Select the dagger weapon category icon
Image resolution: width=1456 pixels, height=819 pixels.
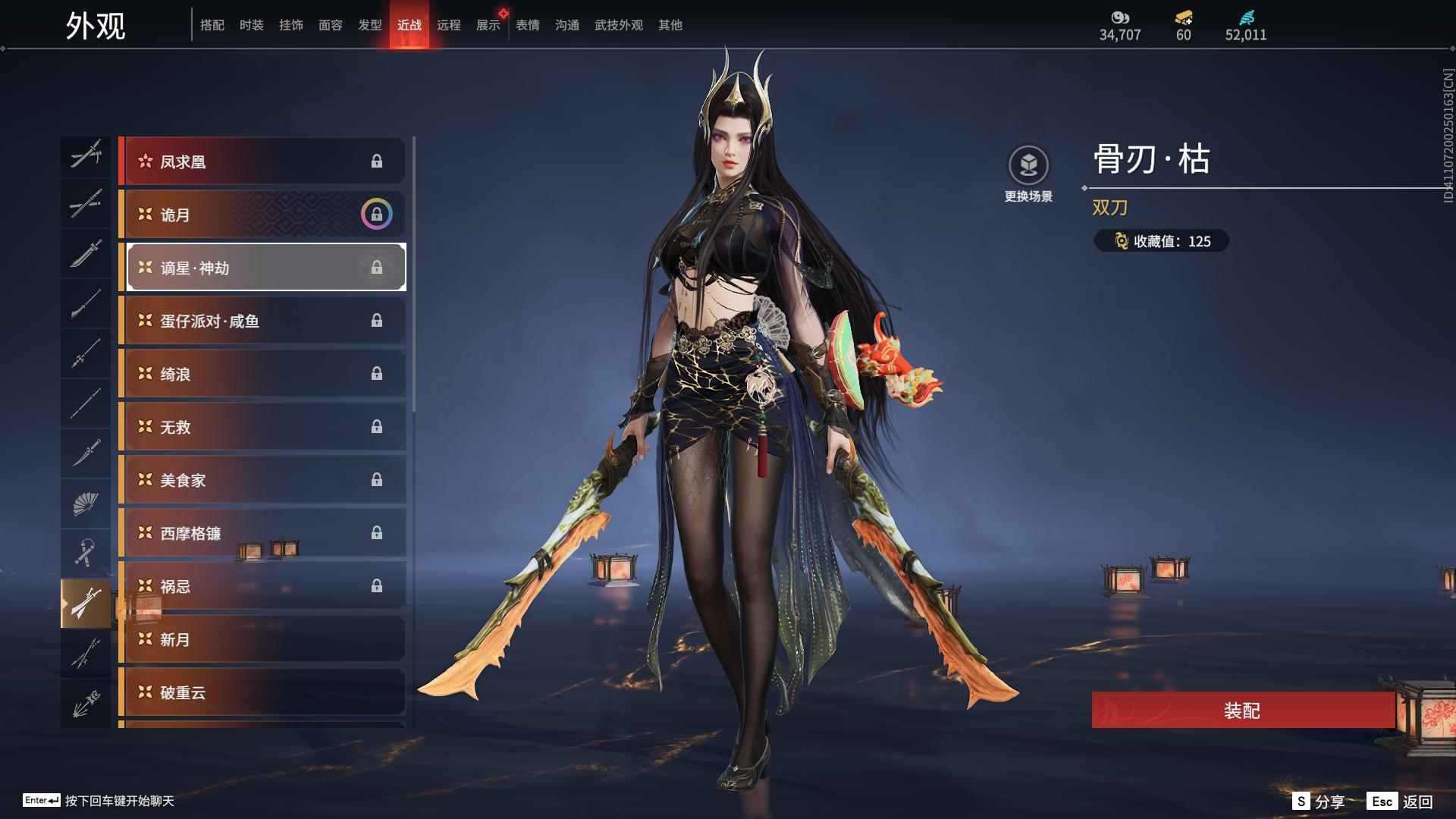(86, 452)
